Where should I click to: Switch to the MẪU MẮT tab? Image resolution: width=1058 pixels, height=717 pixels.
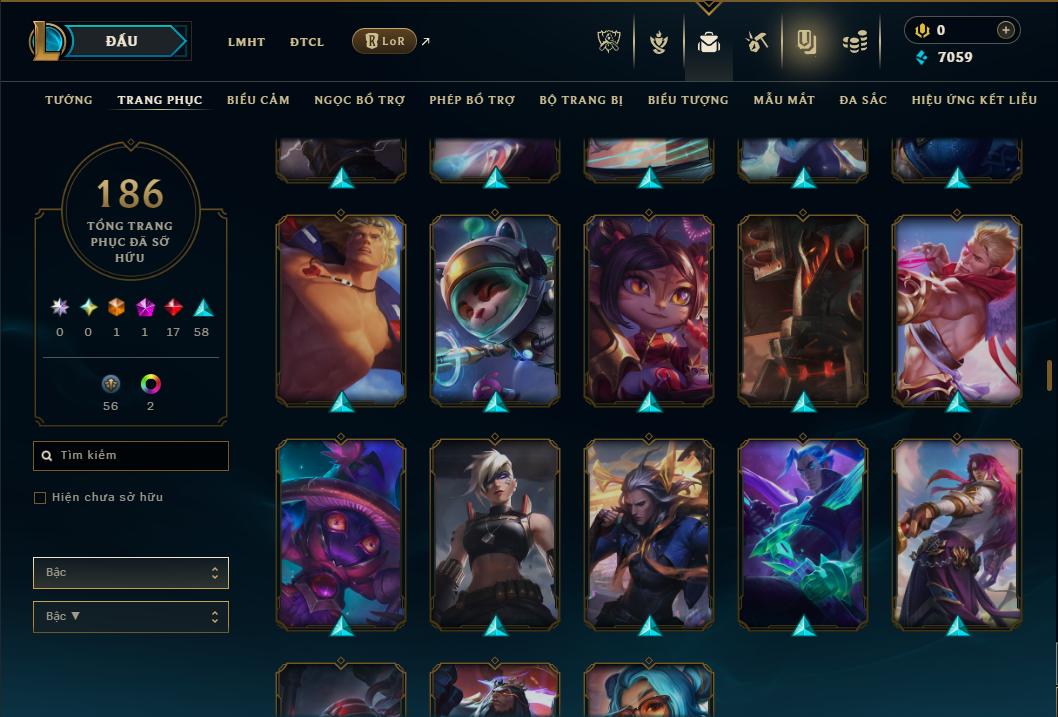(784, 100)
